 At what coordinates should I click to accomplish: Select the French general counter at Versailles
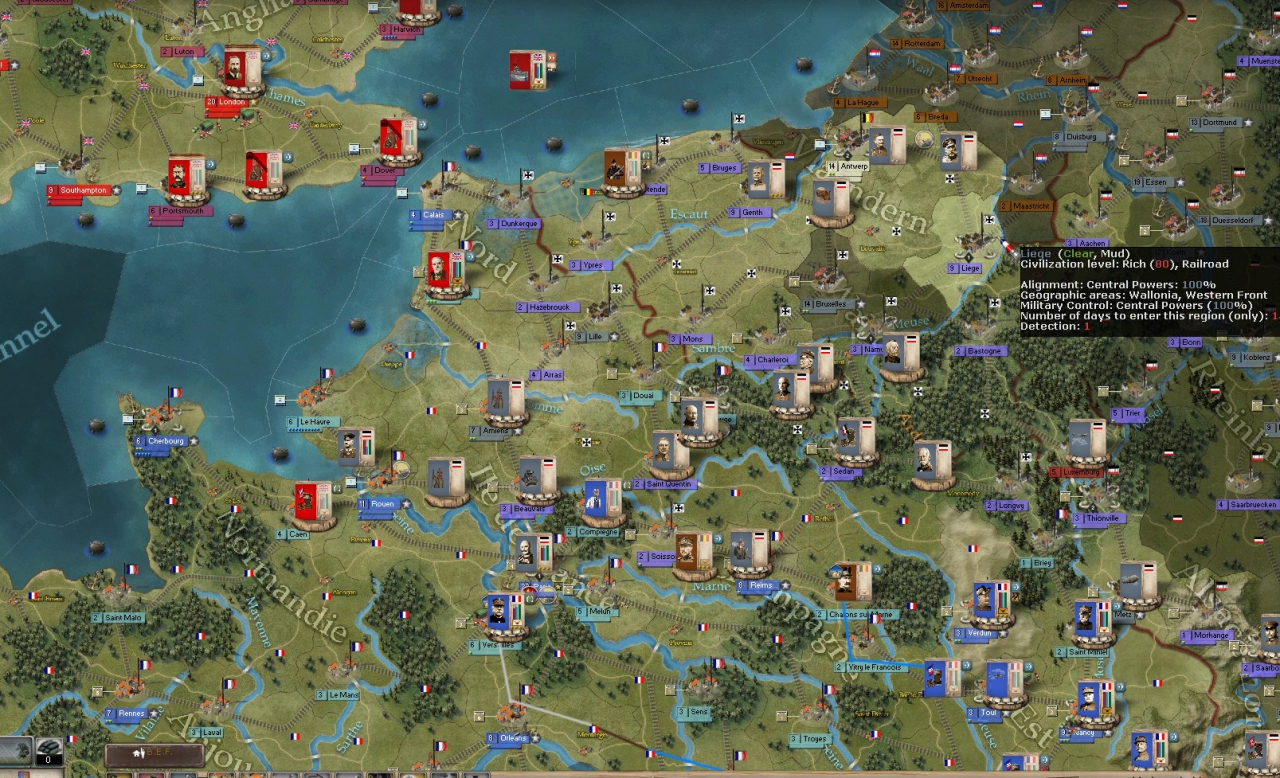click(x=505, y=615)
